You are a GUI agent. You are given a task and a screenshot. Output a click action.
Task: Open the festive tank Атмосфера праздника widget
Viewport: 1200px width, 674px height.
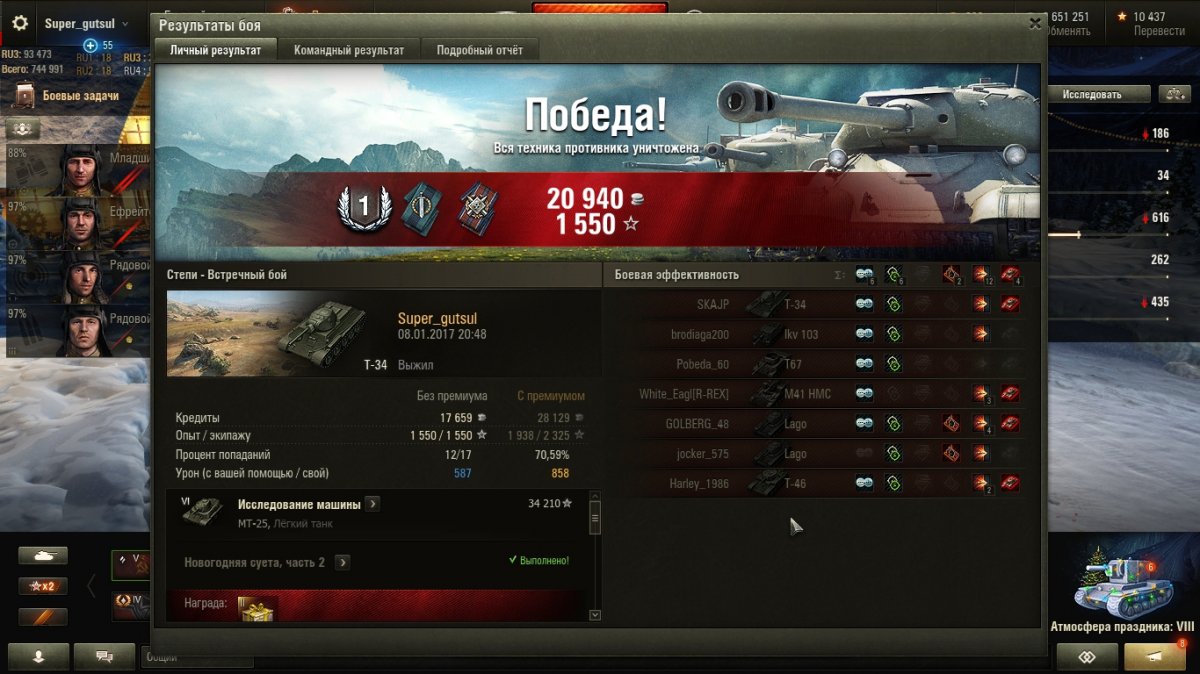point(1120,590)
